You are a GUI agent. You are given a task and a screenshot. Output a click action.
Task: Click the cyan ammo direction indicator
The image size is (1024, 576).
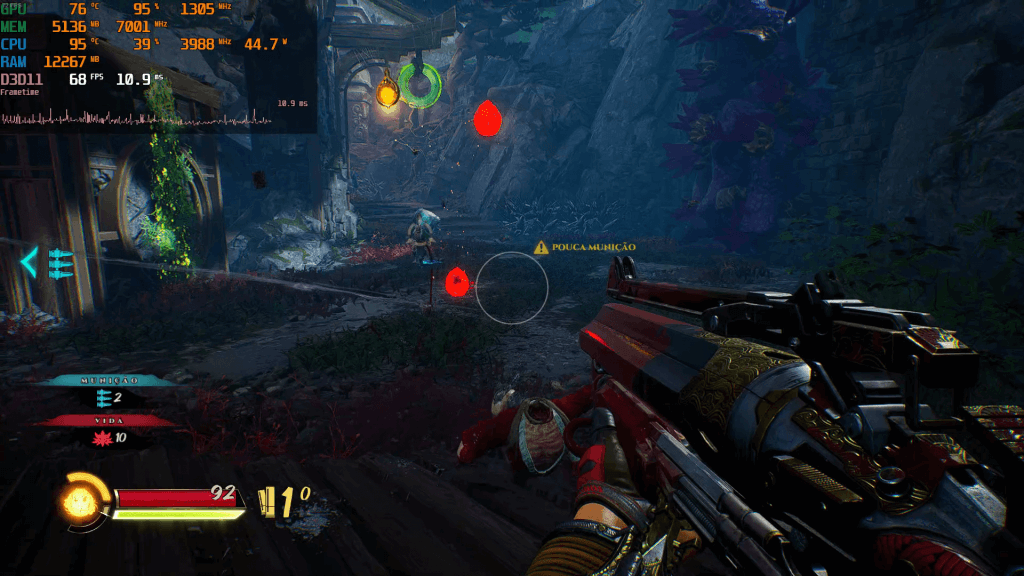pos(48,263)
